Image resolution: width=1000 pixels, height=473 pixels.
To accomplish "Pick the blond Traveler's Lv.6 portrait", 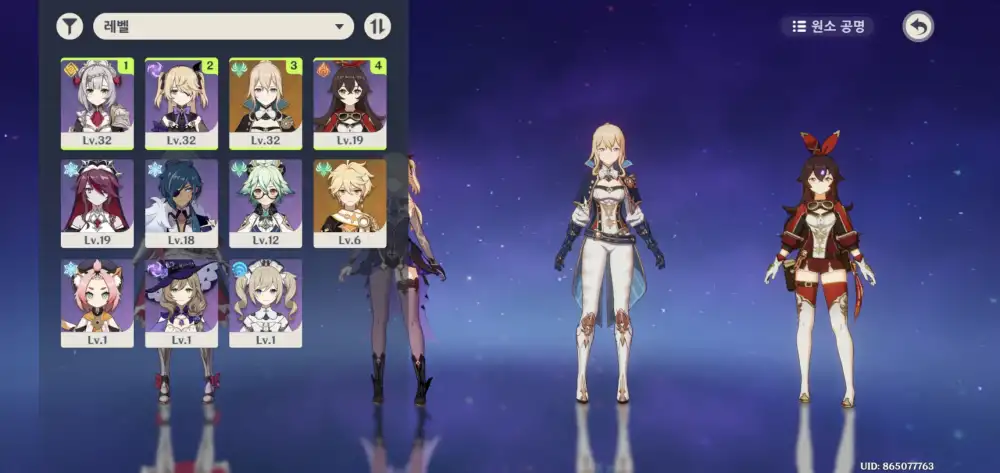I will (350, 200).
